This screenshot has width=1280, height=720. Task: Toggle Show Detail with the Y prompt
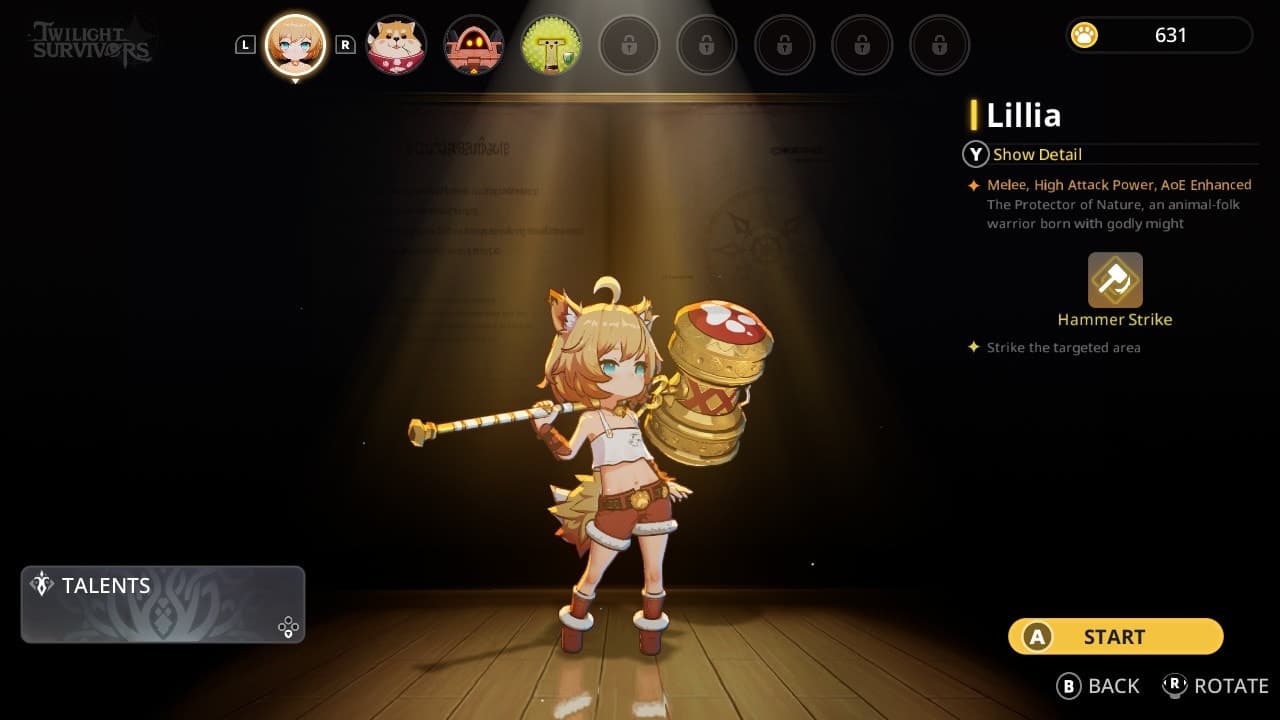tap(975, 154)
